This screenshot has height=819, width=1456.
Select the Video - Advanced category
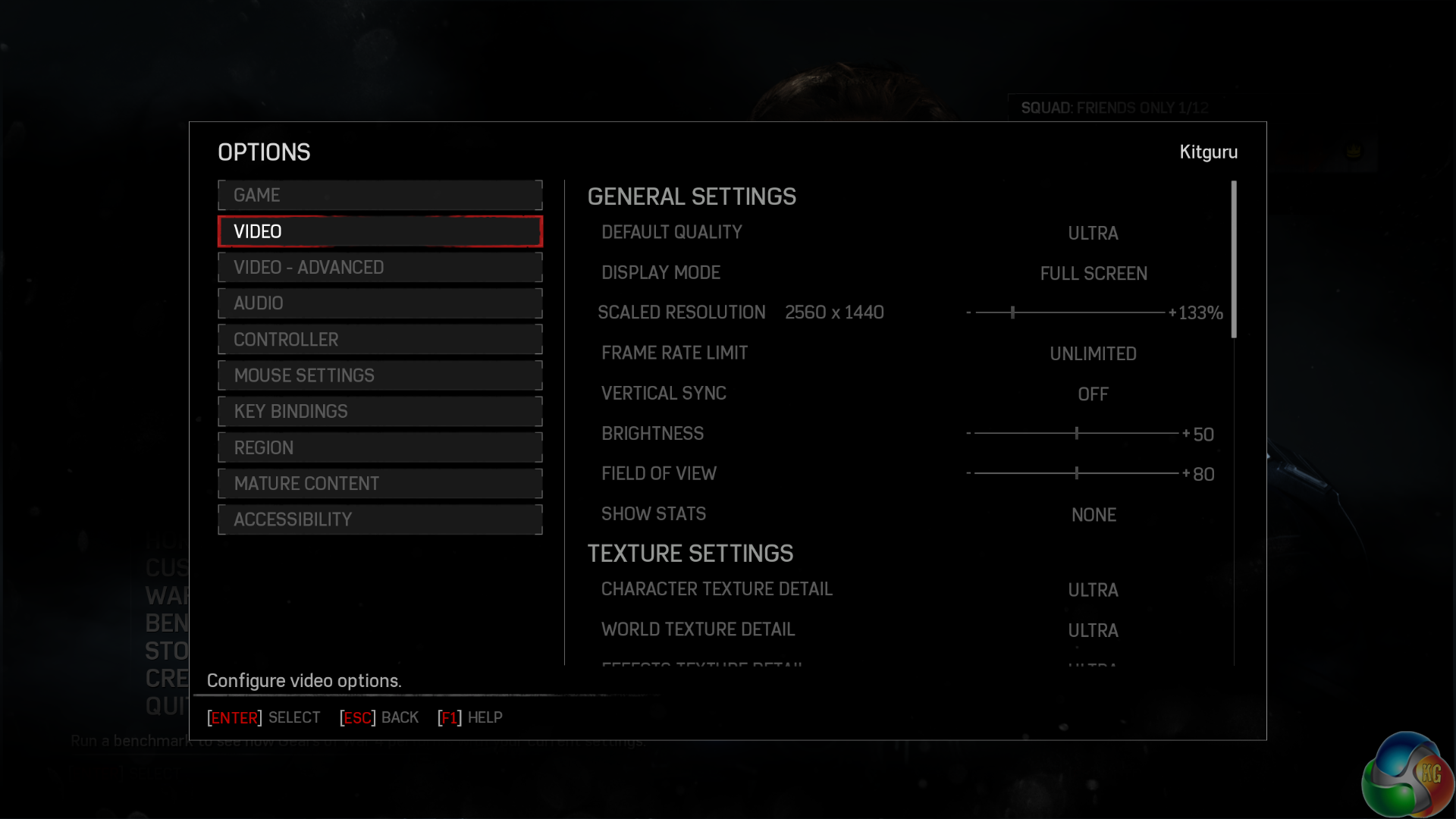coord(380,268)
